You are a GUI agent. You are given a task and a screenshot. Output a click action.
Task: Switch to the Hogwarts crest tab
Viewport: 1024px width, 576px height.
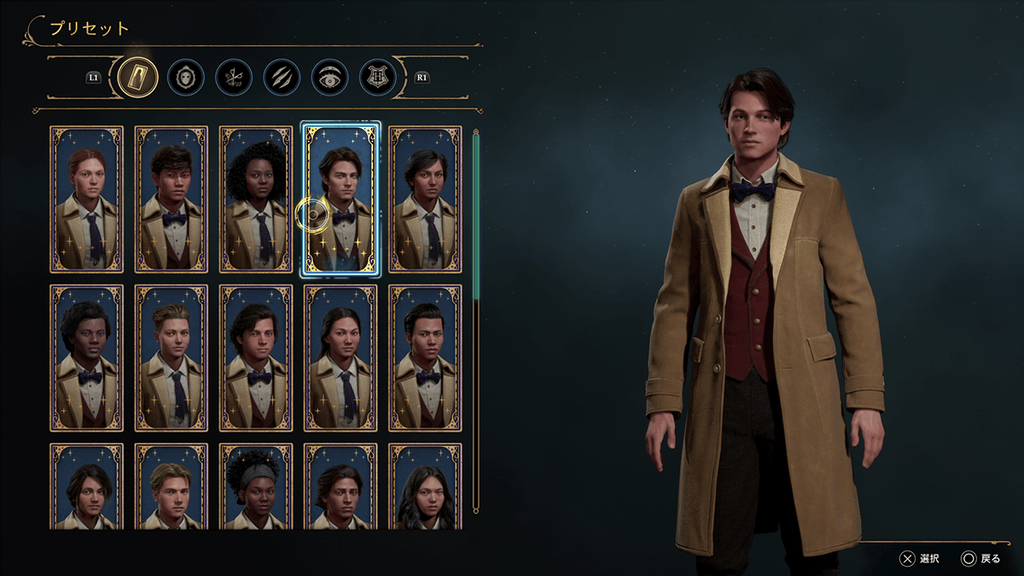(378, 76)
